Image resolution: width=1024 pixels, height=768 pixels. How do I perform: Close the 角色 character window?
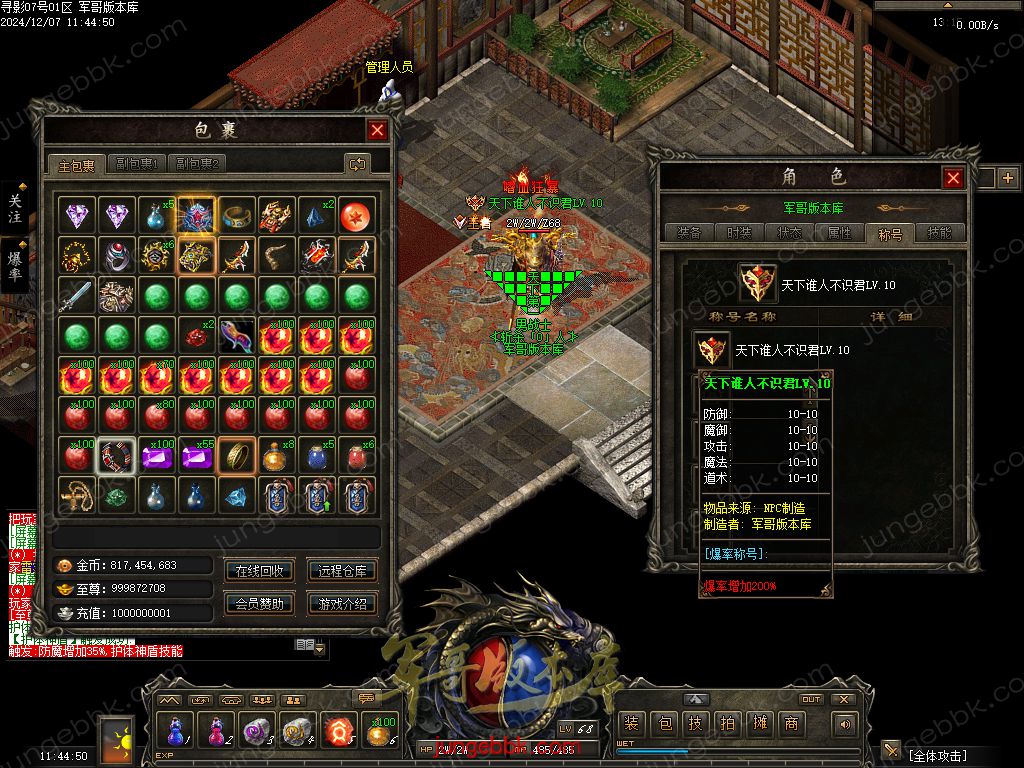(x=953, y=178)
